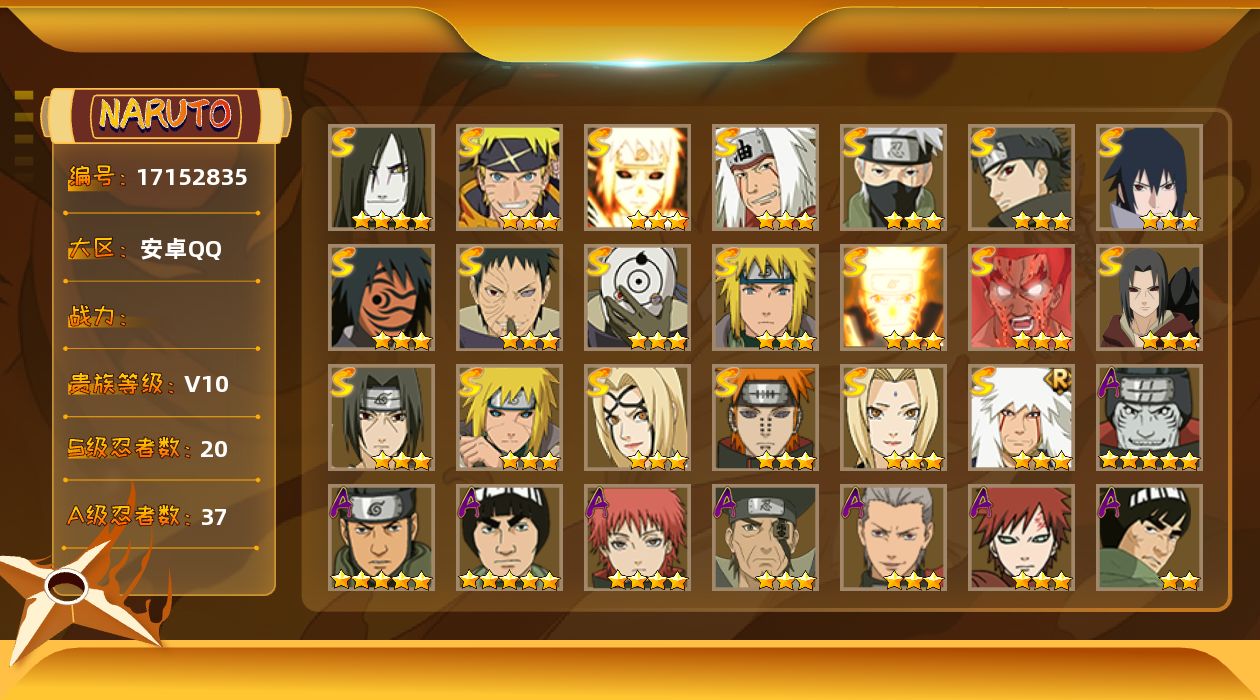Select Tsunade with black face markings
Screen dimensions: 1260x700
(x=637, y=417)
